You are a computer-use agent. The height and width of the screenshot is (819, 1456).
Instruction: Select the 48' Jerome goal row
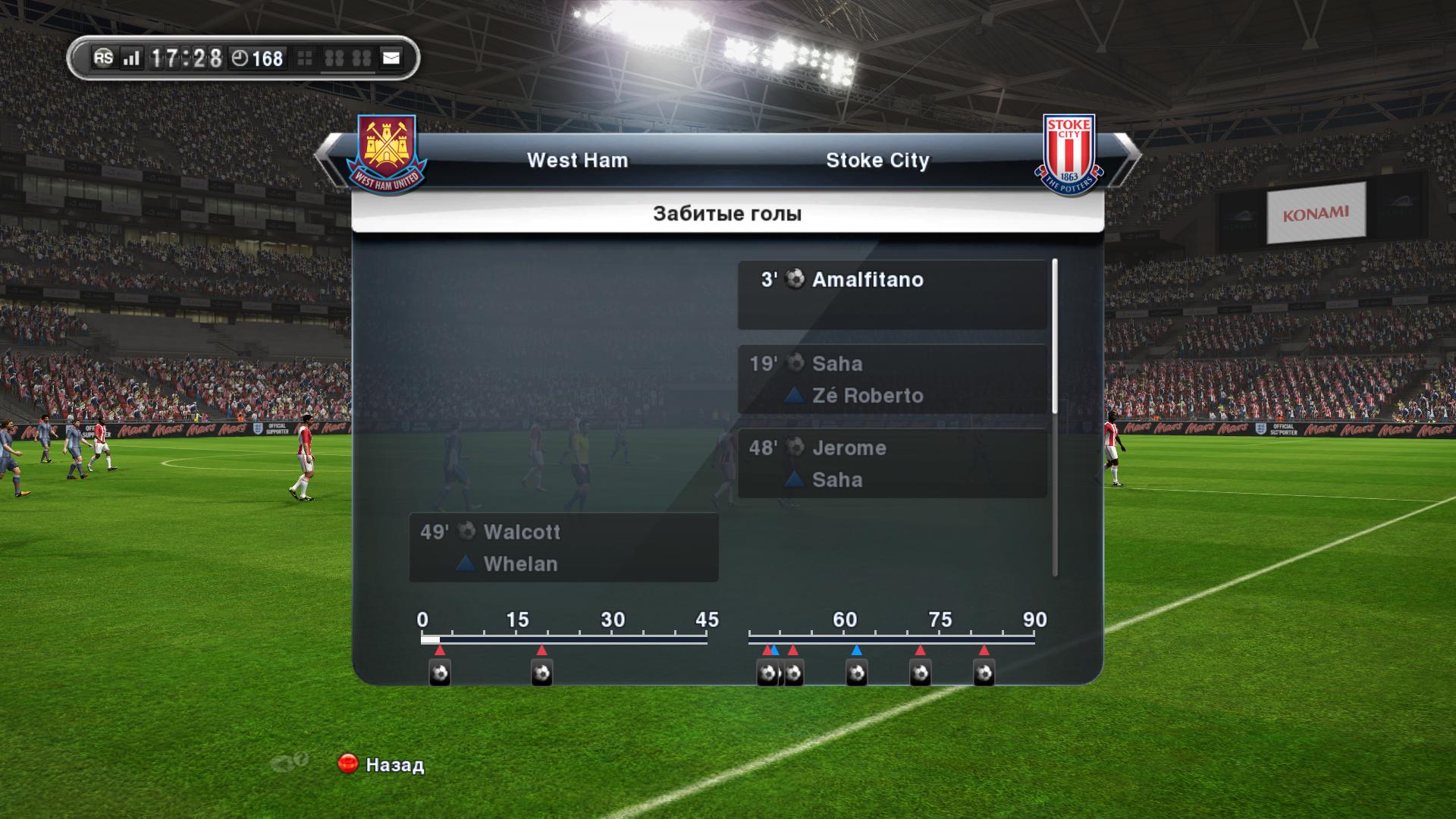pos(892,463)
